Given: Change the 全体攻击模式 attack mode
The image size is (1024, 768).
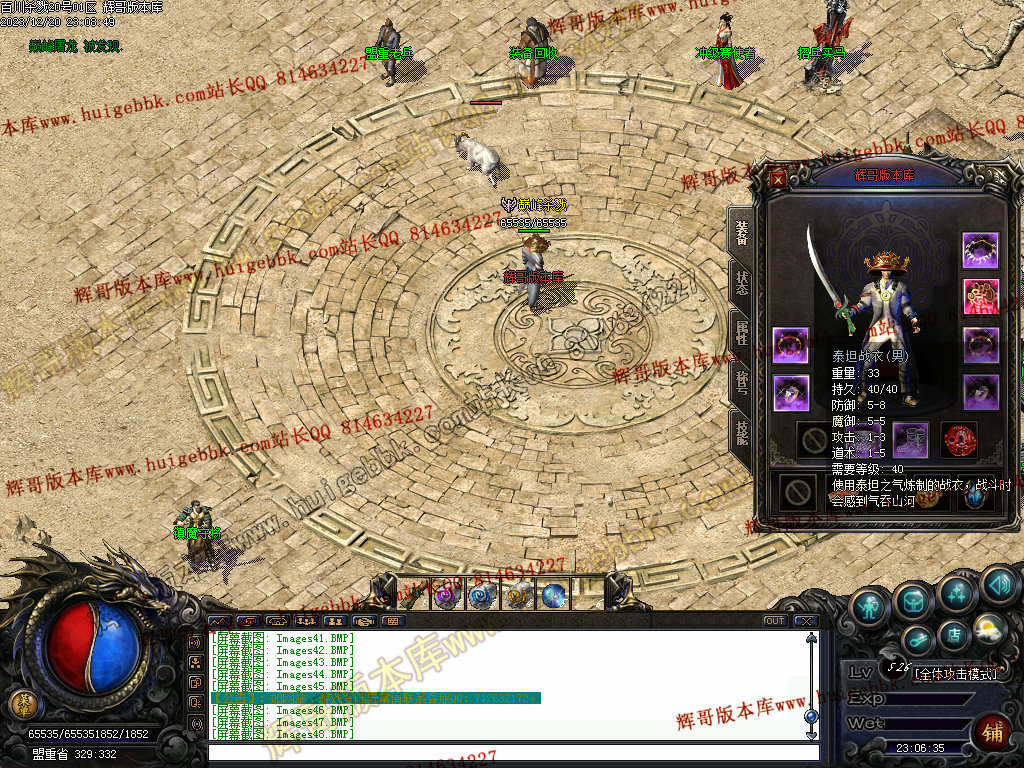Looking at the screenshot, I should point(956,673).
